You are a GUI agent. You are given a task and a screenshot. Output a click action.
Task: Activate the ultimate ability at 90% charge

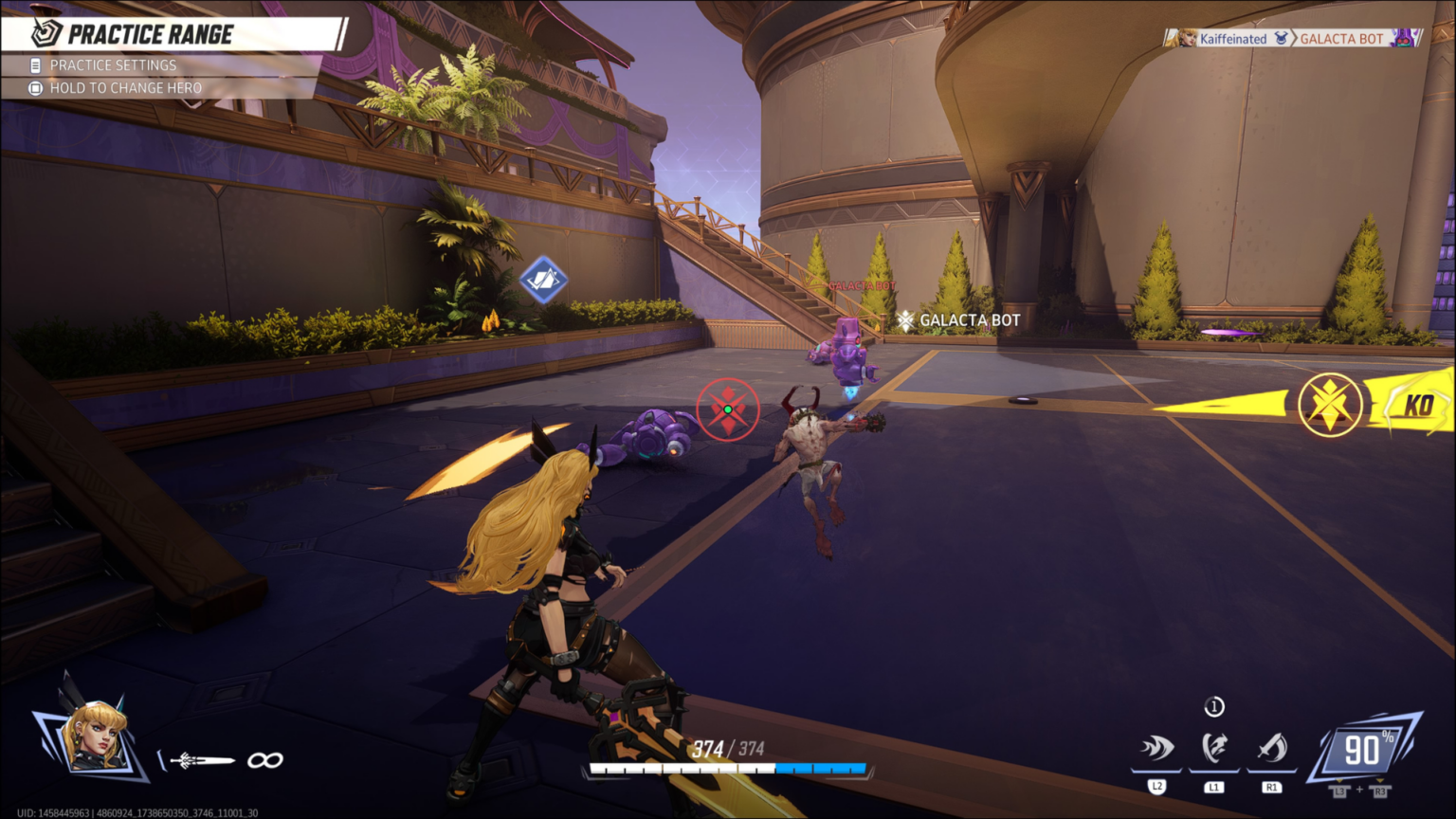(1363, 750)
